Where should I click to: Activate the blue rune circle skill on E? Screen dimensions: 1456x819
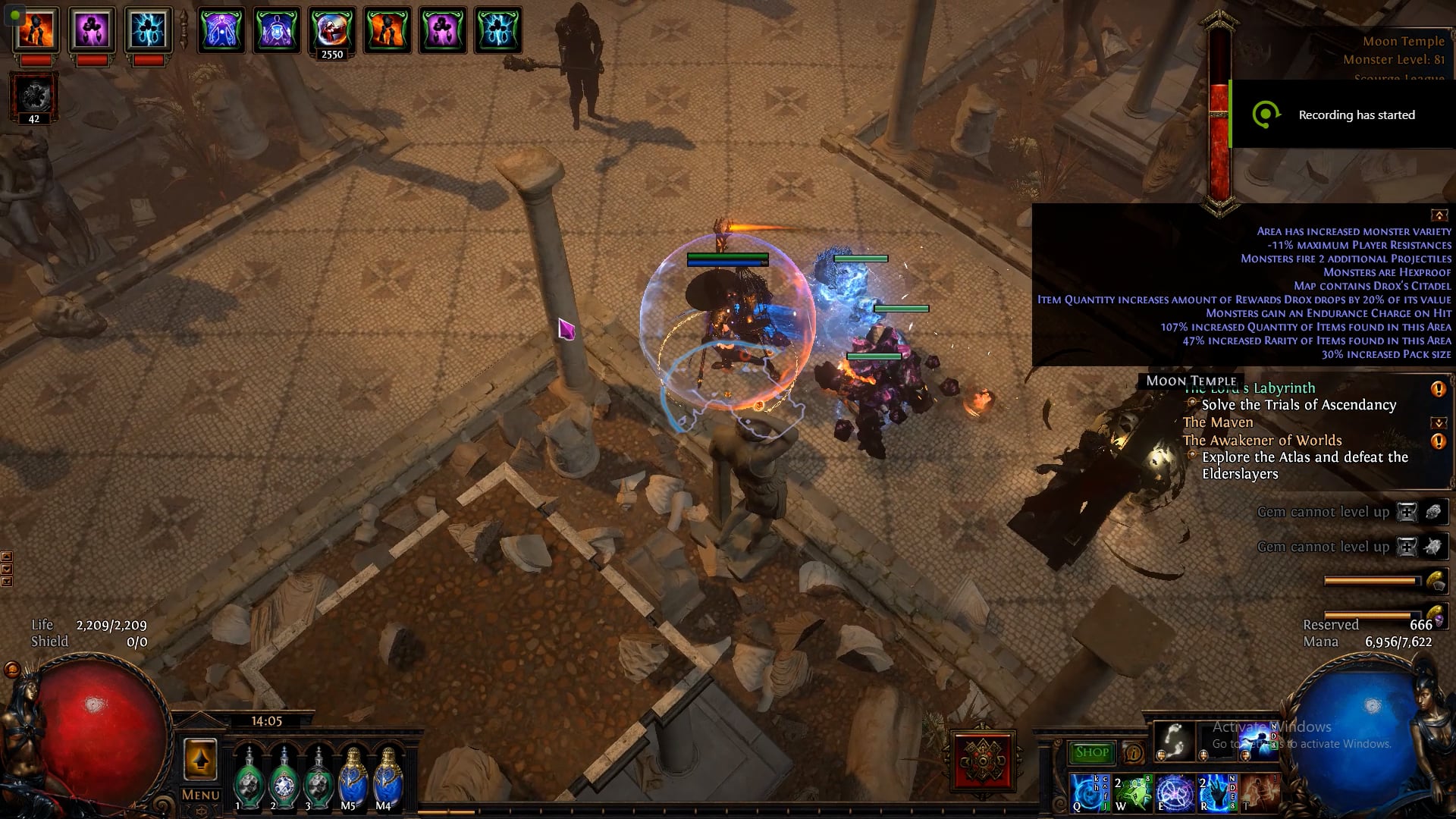[1174, 792]
